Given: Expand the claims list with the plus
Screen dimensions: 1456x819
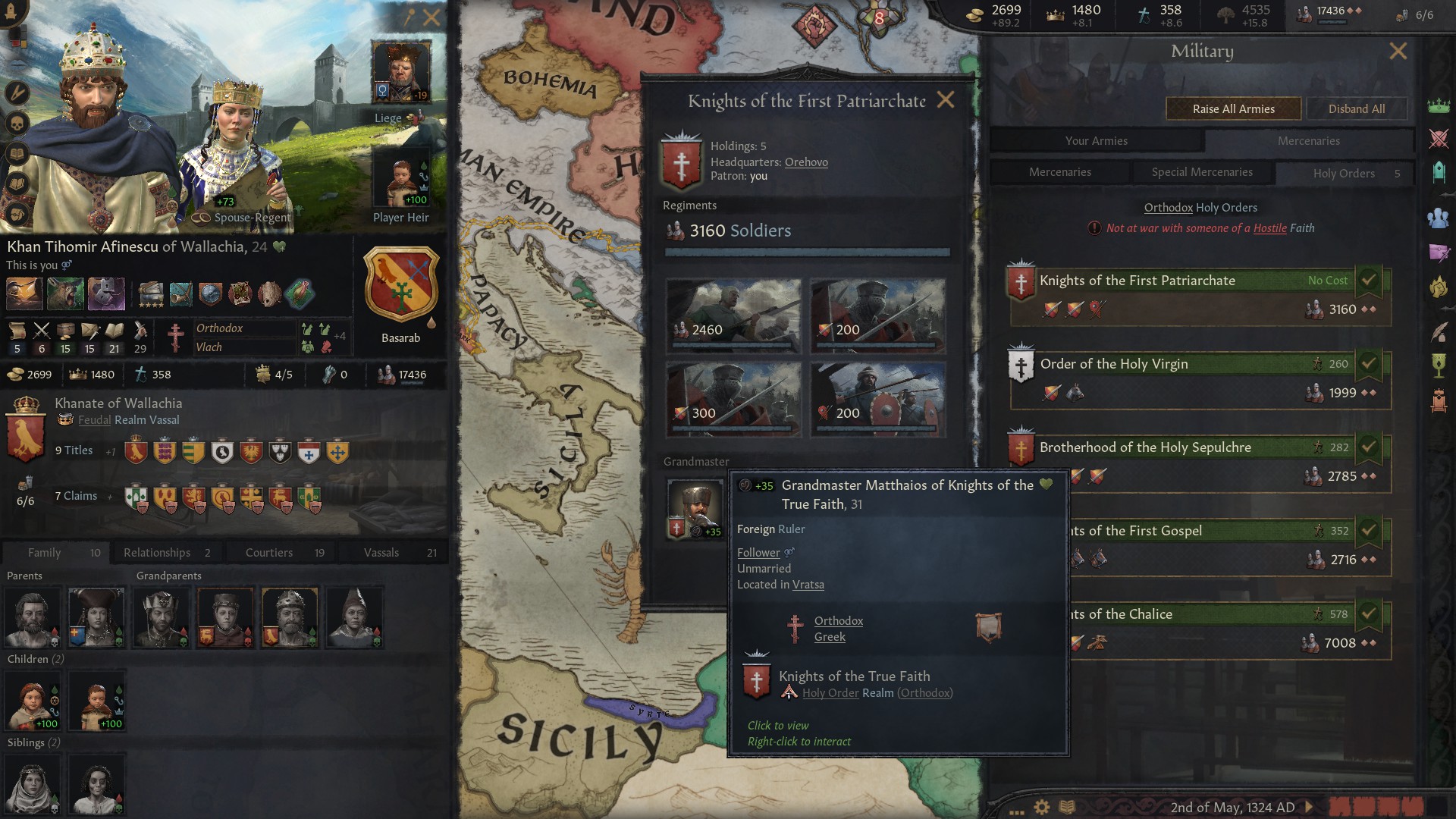Looking at the screenshot, I should [x=111, y=496].
